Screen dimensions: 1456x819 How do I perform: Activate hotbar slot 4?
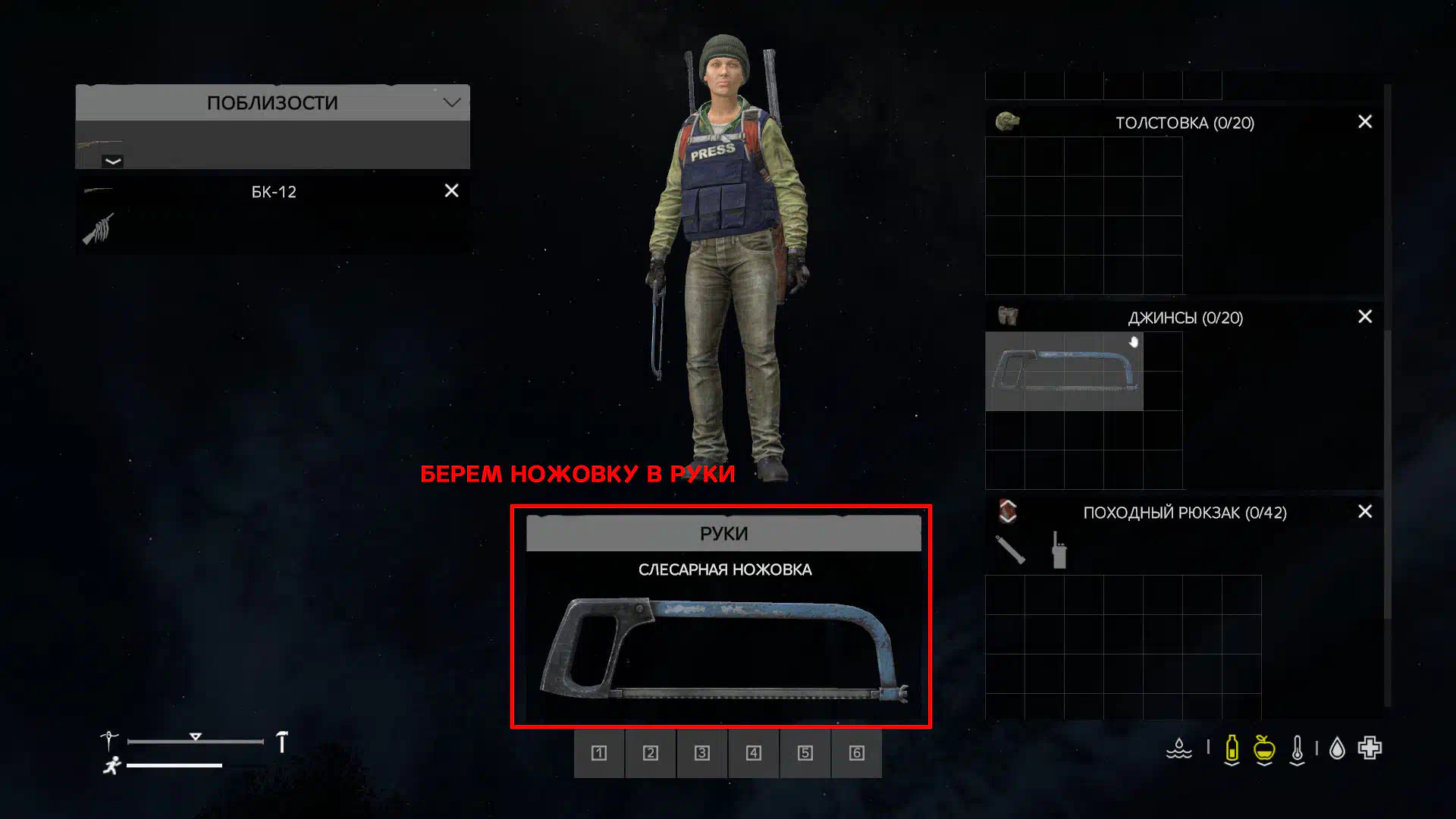click(x=754, y=753)
